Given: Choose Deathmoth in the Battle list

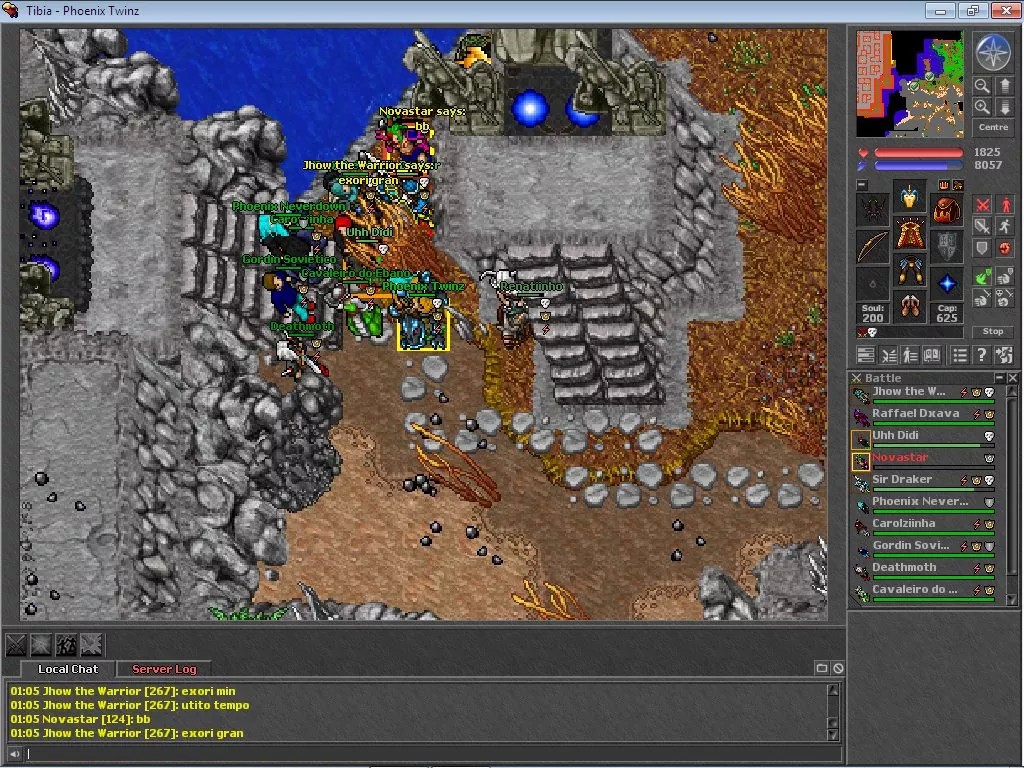Looking at the screenshot, I should tap(904, 568).
